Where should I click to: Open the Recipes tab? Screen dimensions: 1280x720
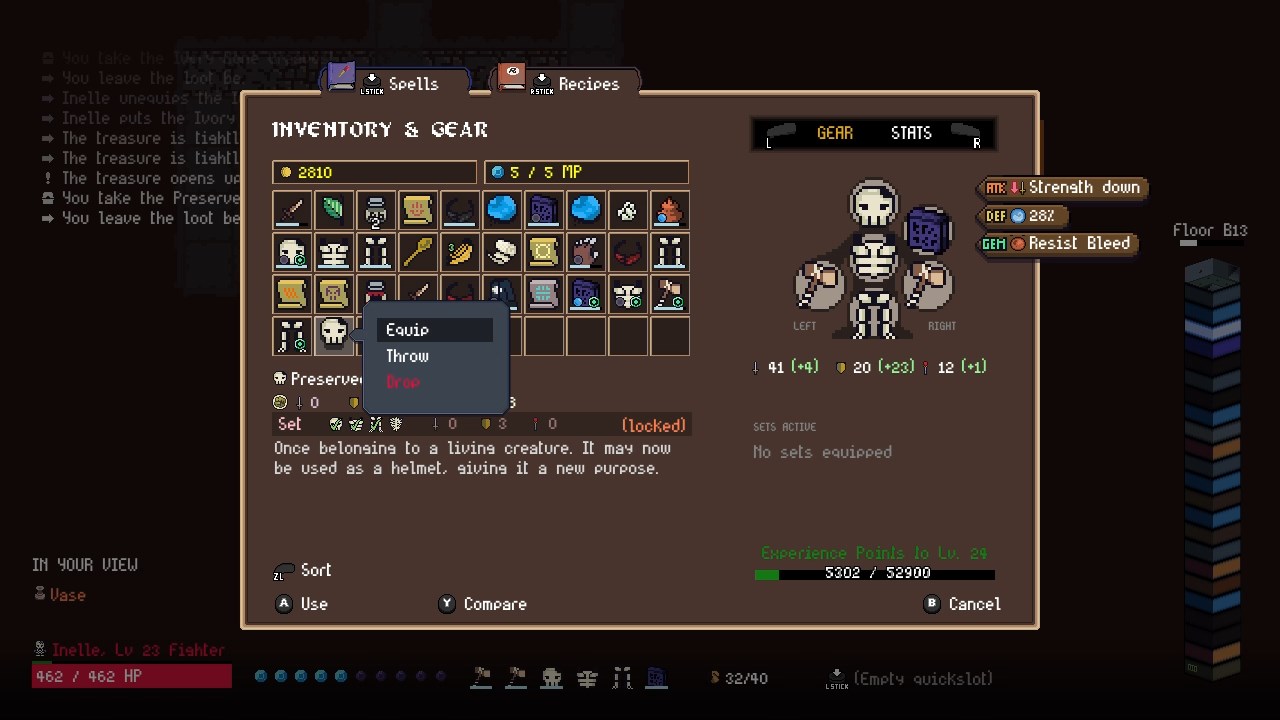(x=589, y=84)
